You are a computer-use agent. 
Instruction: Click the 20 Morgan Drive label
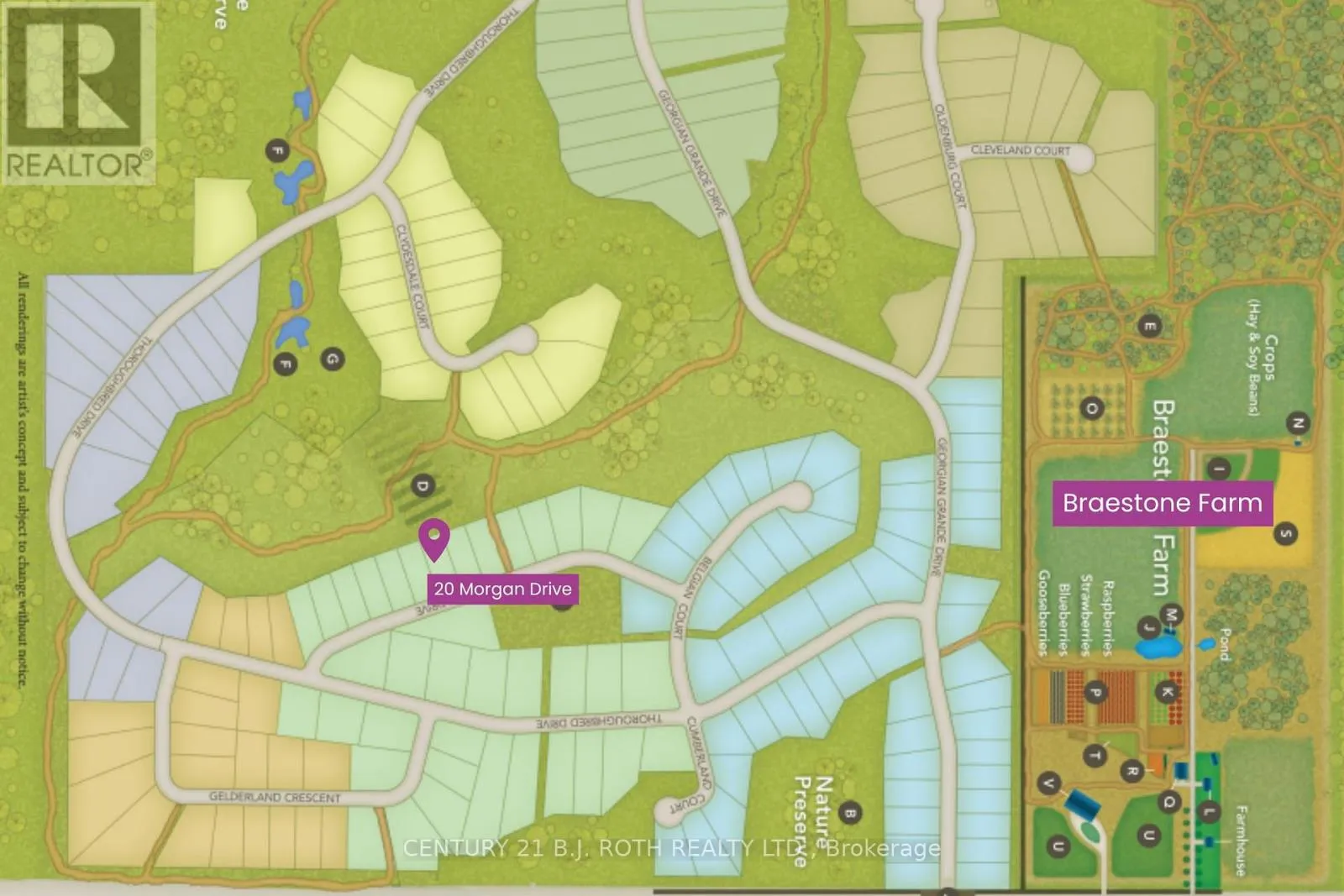tap(502, 589)
